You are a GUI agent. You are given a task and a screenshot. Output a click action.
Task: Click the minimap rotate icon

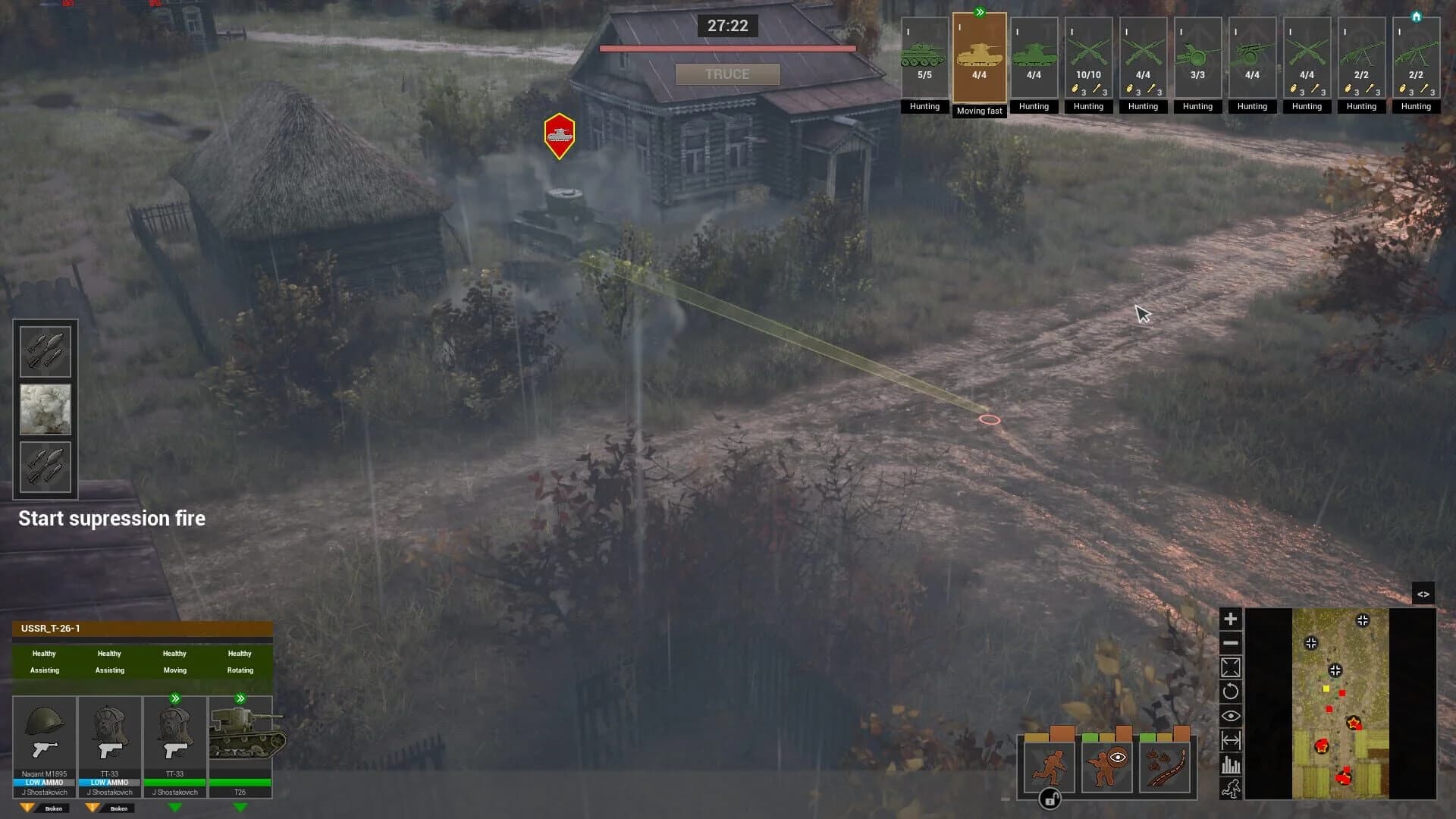tap(1231, 691)
